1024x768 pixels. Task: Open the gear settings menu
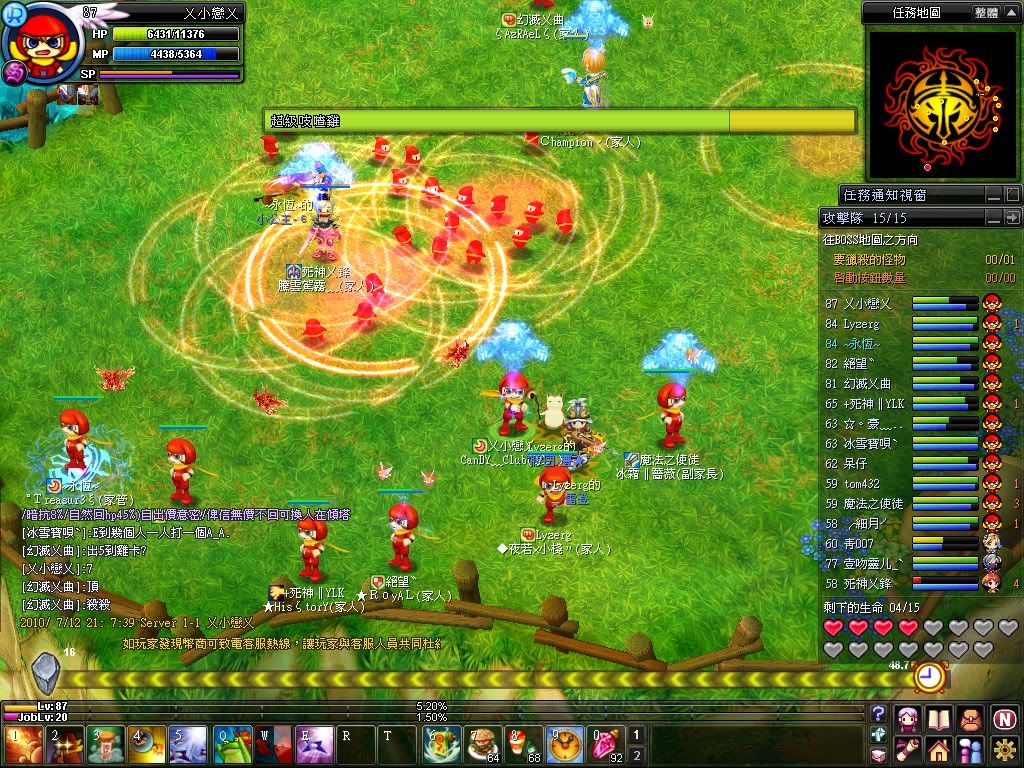[x=1005, y=748]
